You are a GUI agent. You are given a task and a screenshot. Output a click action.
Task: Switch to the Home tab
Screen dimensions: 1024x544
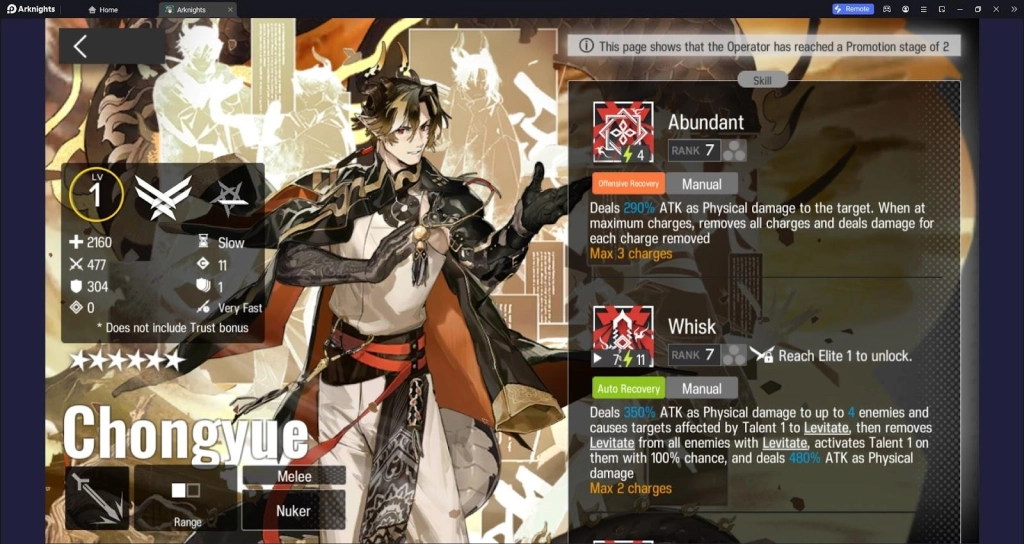[103, 9]
